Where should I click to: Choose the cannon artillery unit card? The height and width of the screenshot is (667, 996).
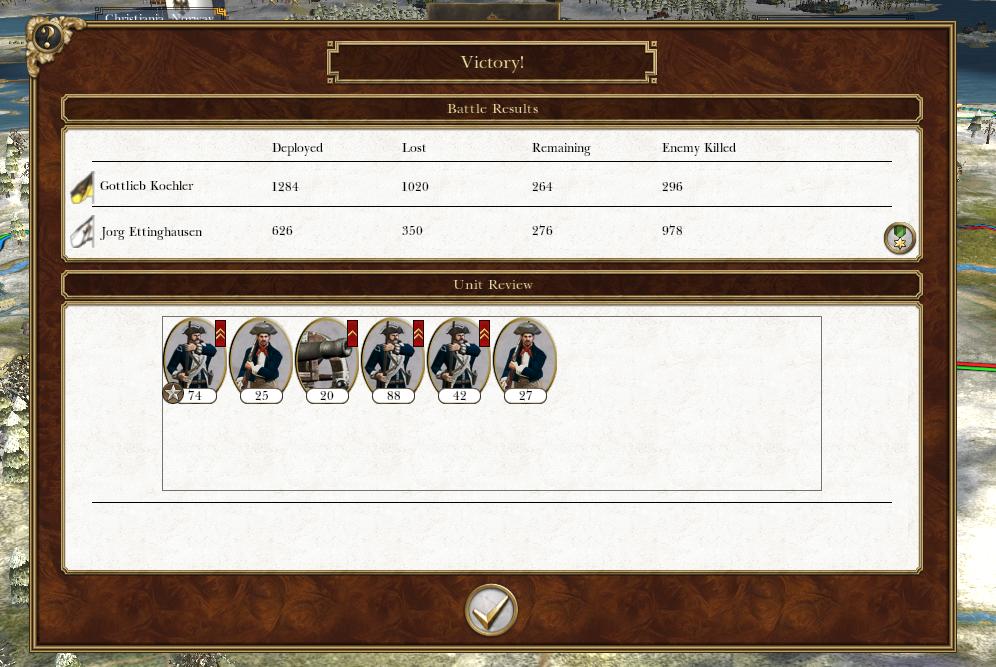[326, 358]
